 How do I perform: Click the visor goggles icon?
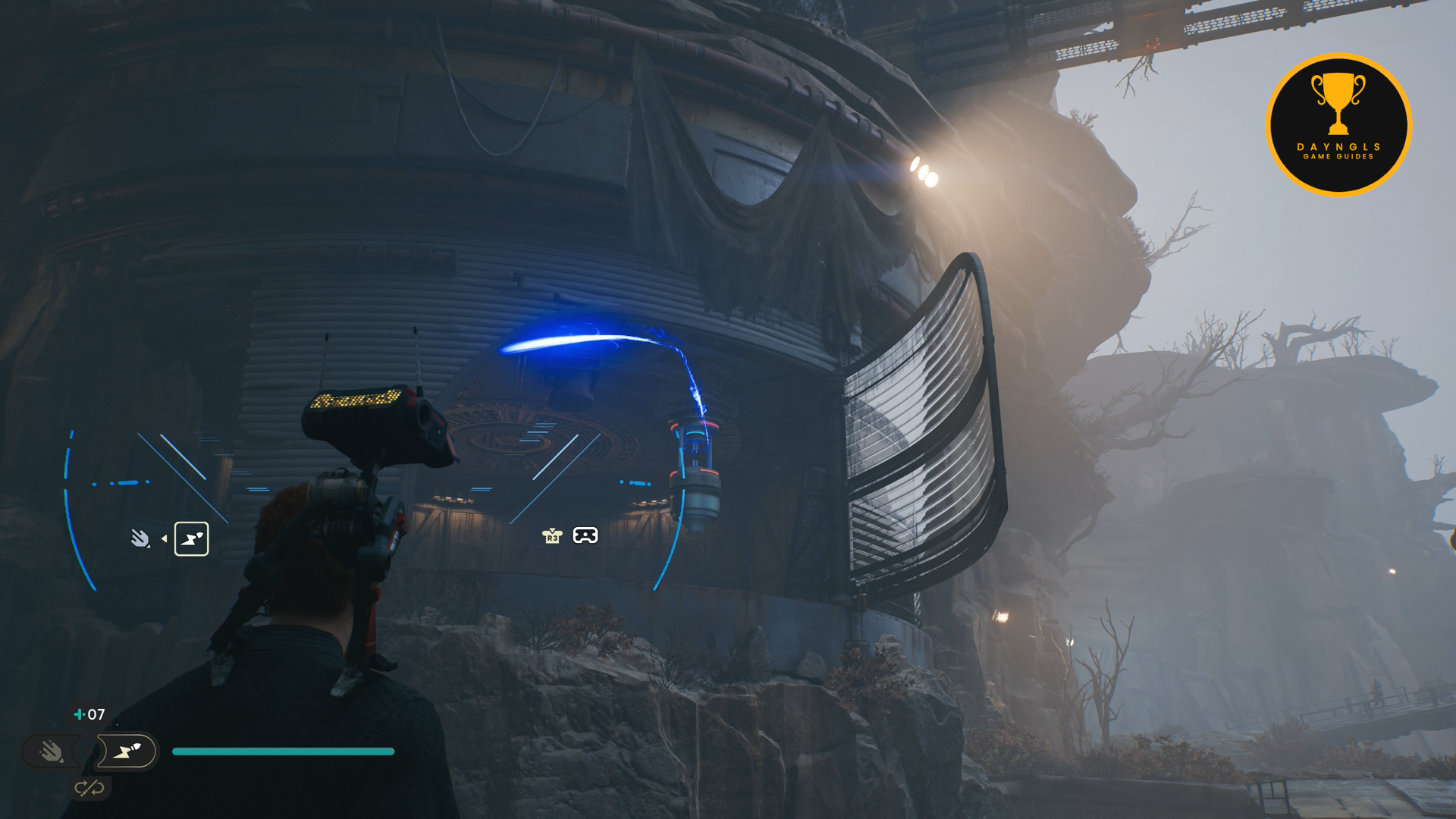[x=585, y=536]
